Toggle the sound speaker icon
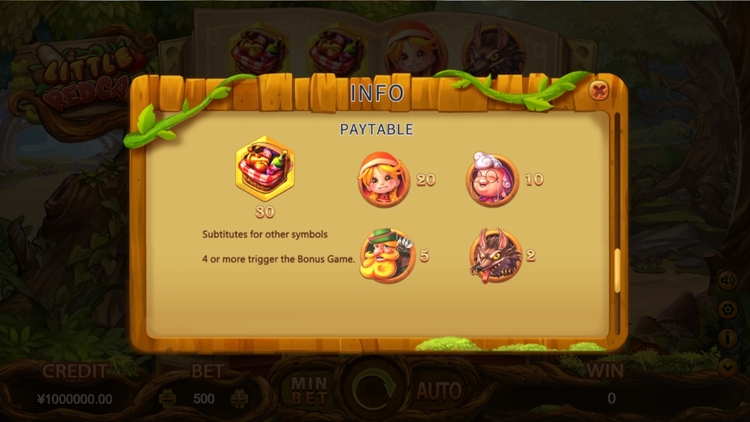 pos(726,281)
